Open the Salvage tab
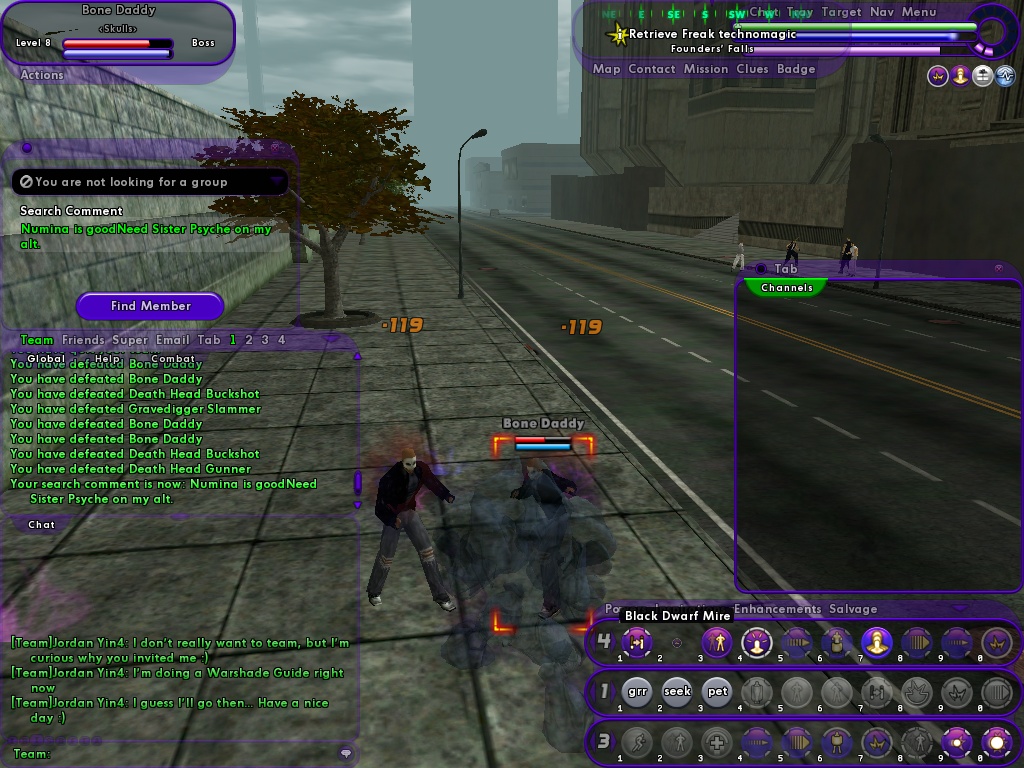The width and height of the screenshot is (1024, 768). 853,609
